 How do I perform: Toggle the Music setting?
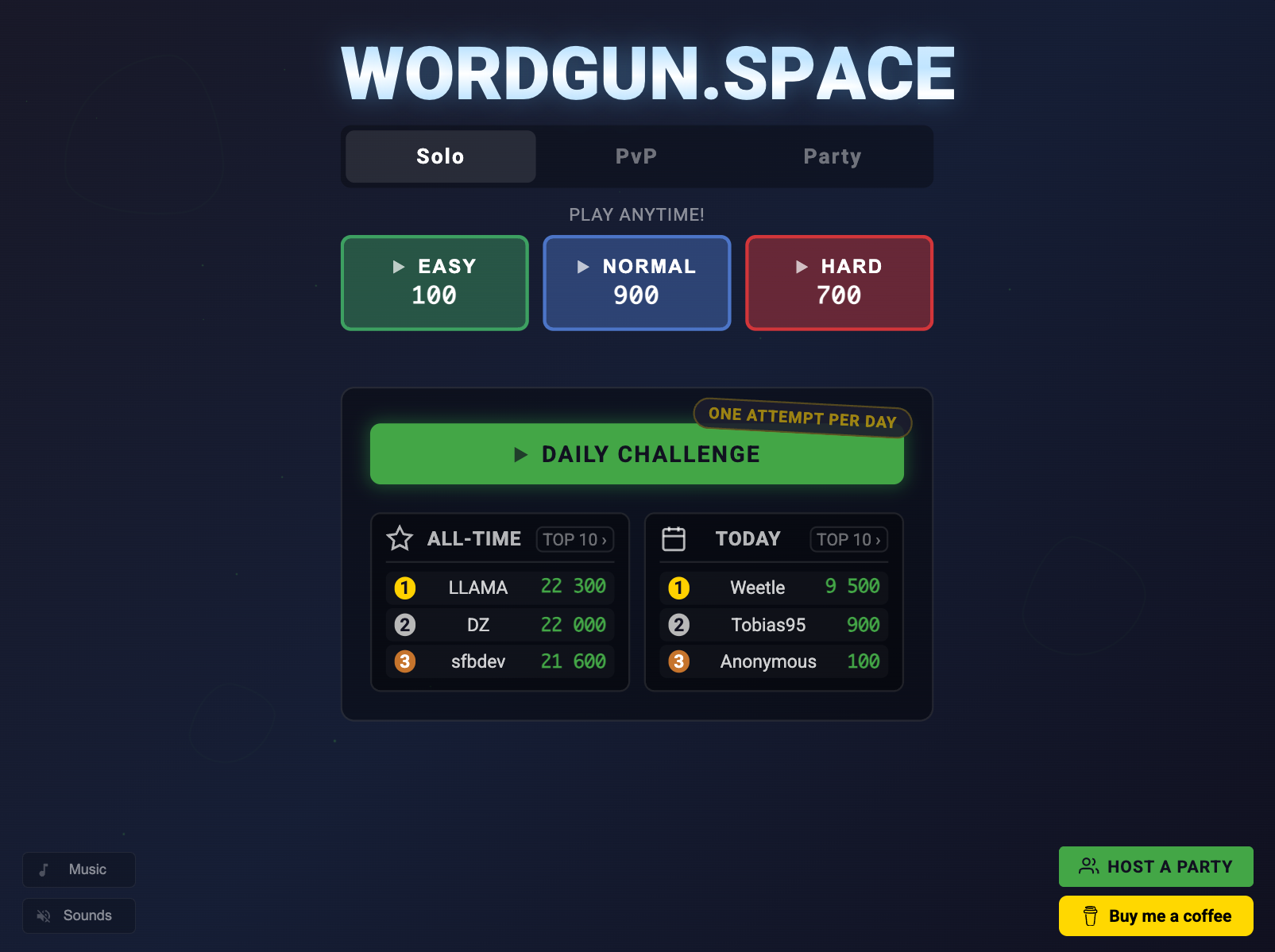point(79,869)
